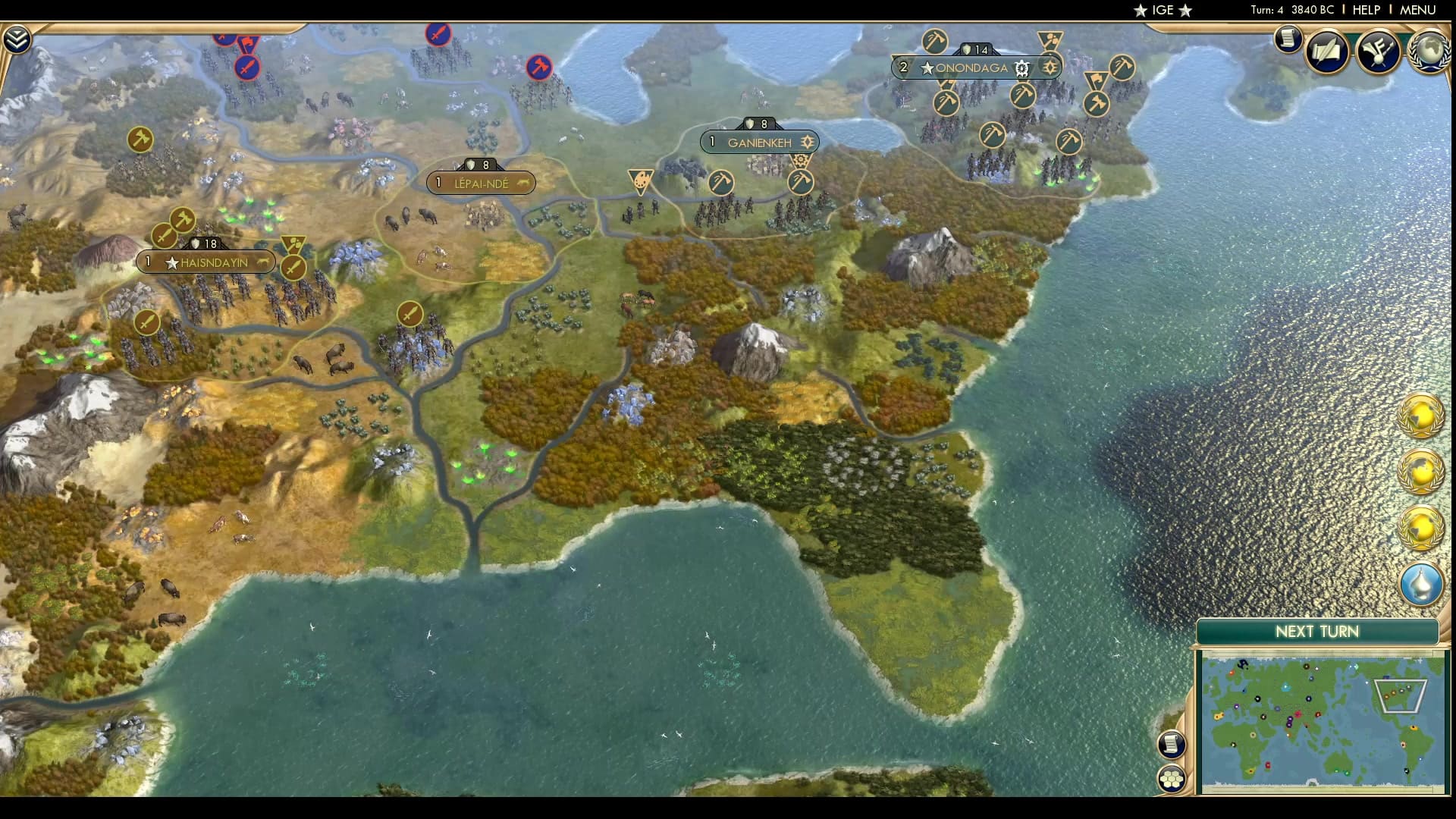Click the red hammer notification icon near top
The width and height of the screenshot is (1456, 819).
[x=538, y=66]
